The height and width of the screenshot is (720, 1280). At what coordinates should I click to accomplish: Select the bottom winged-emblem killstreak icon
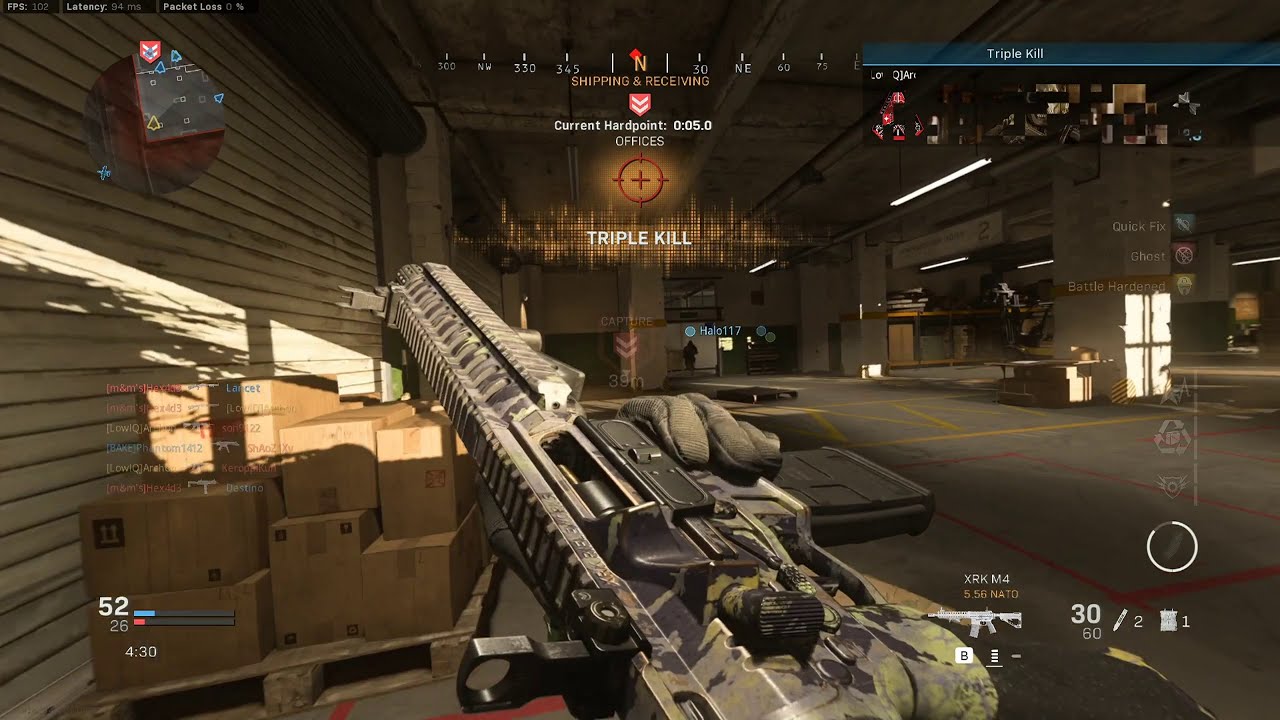point(1172,485)
